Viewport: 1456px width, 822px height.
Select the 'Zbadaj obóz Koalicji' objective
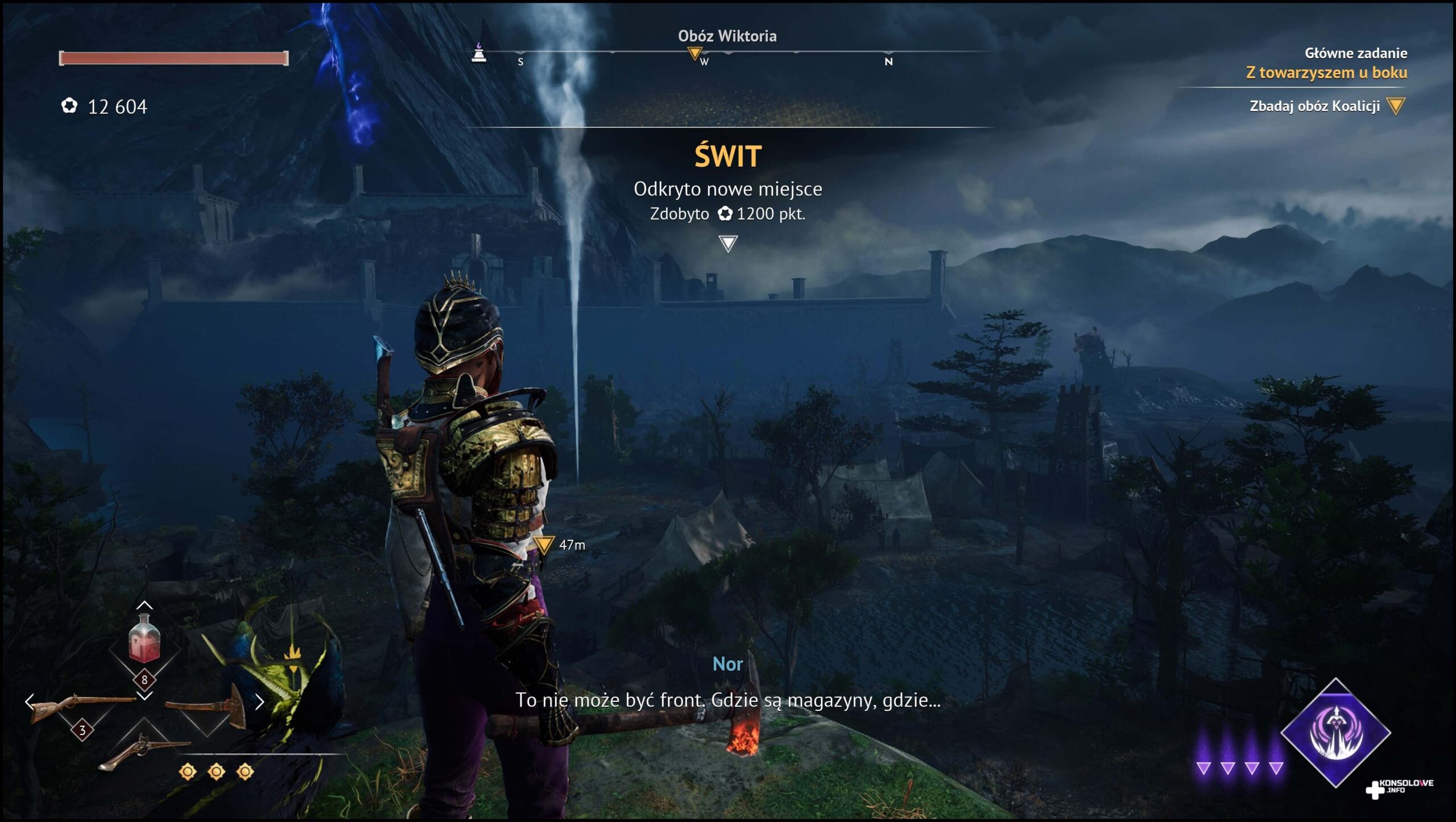(1314, 106)
